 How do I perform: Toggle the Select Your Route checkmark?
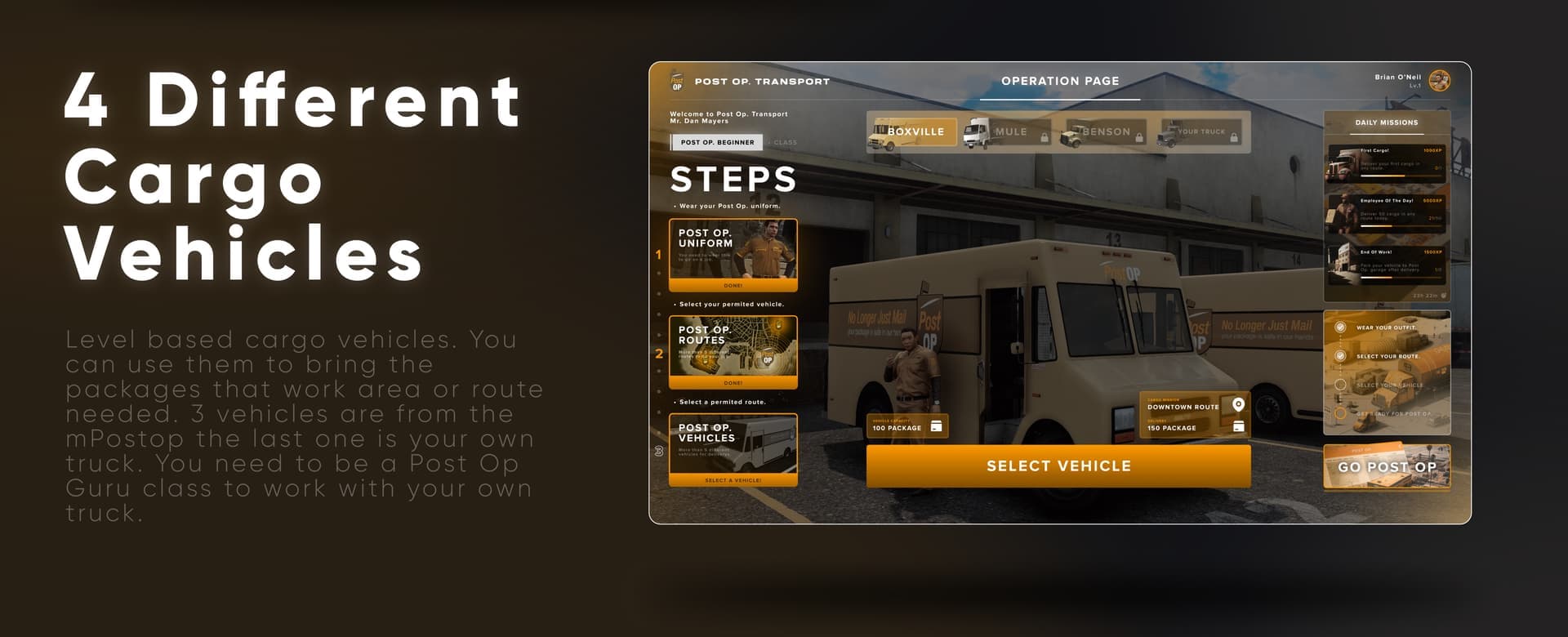[1341, 355]
